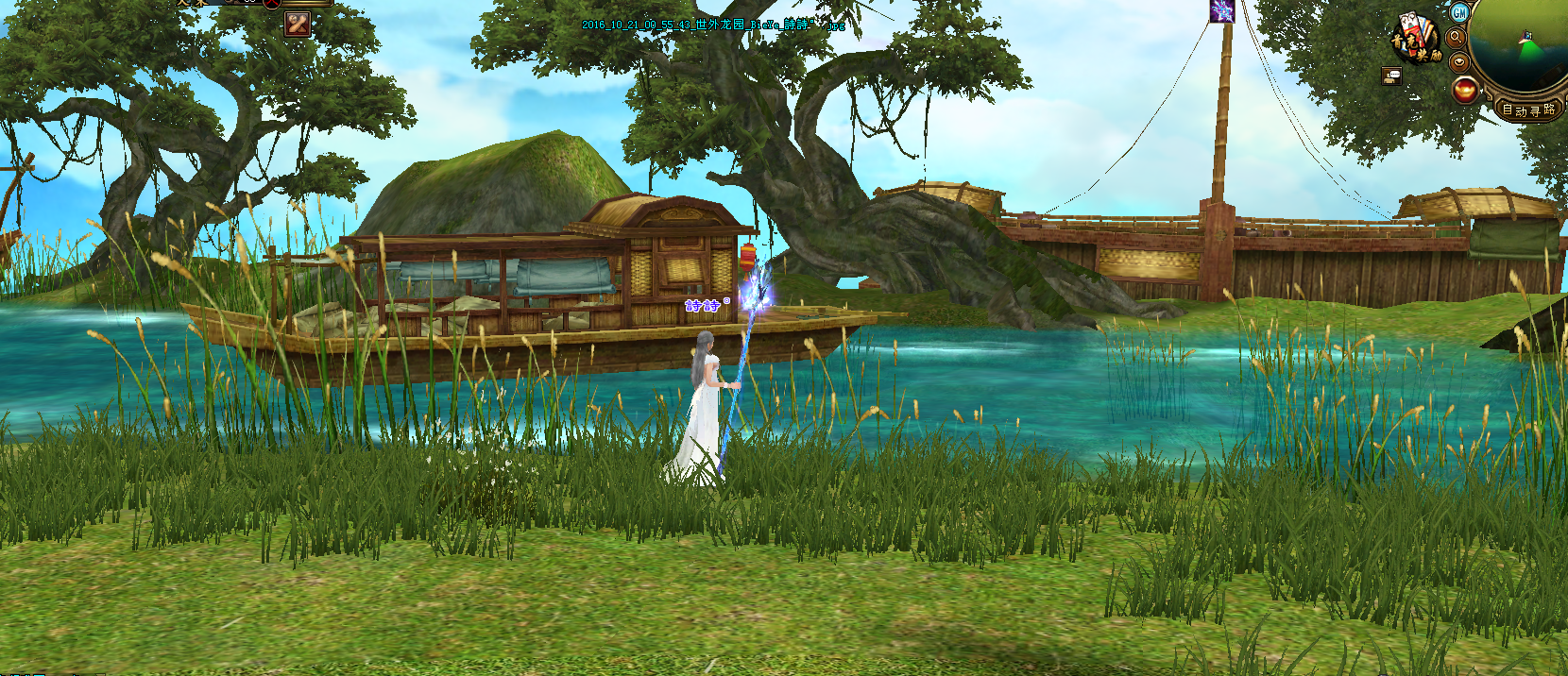Select the crossed arms status icon
This screenshot has height=676, width=1568.
click(298, 24)
